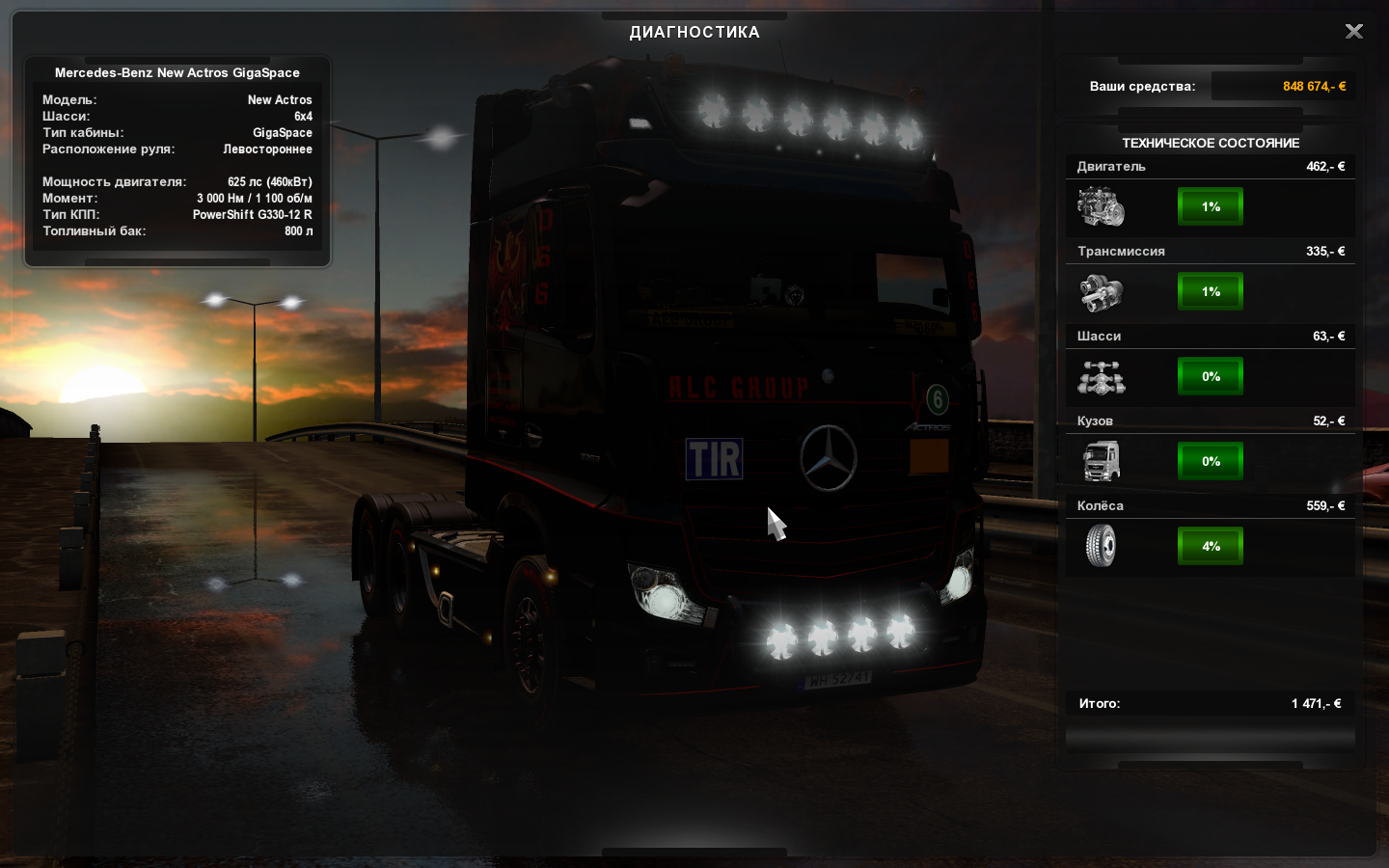Click the tire icon
Image resolution: width=1389 pixels, height=868 pixels.
[x=1101, y=546]
